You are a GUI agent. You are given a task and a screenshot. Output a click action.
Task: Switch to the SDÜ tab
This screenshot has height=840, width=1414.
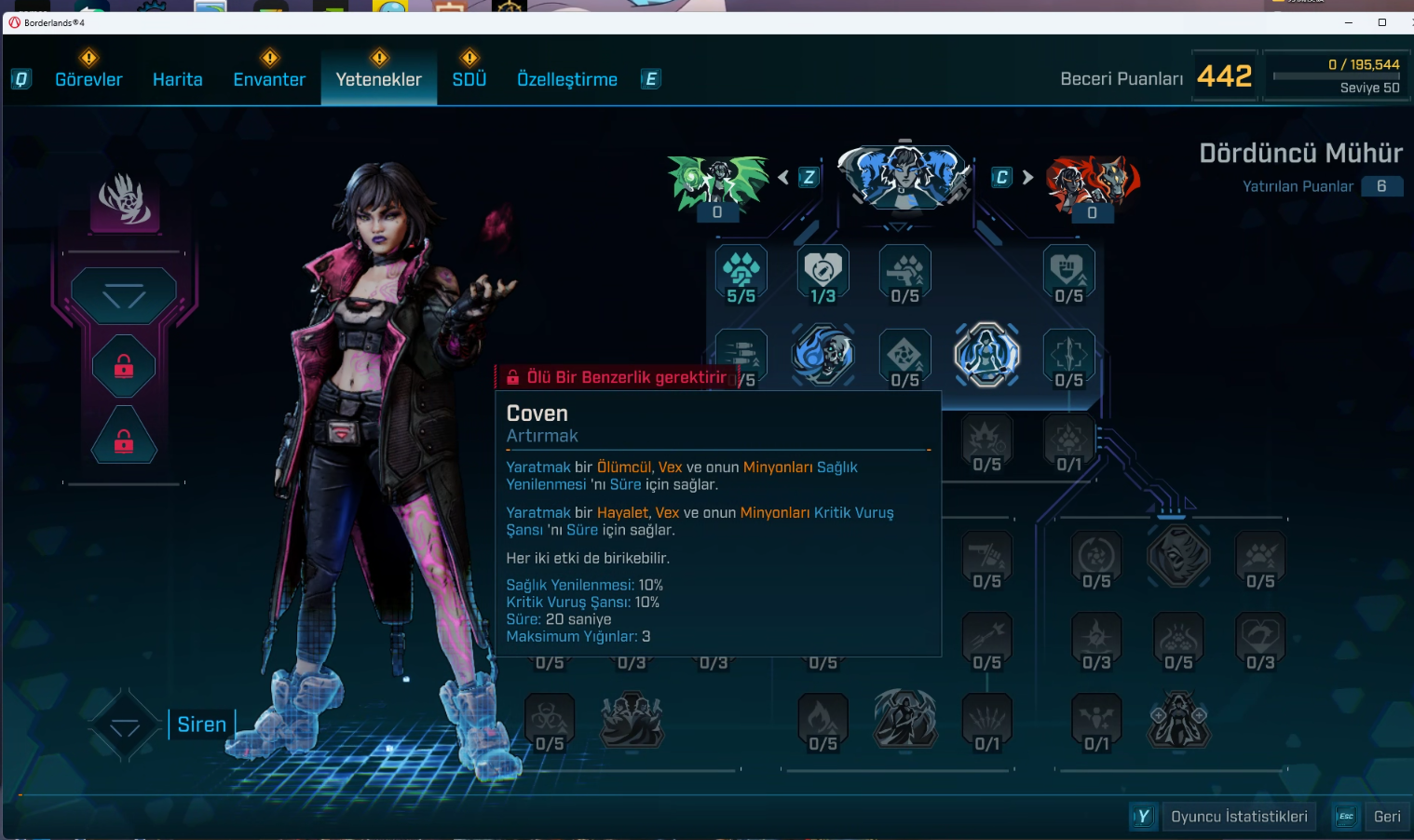coord(469,79)
